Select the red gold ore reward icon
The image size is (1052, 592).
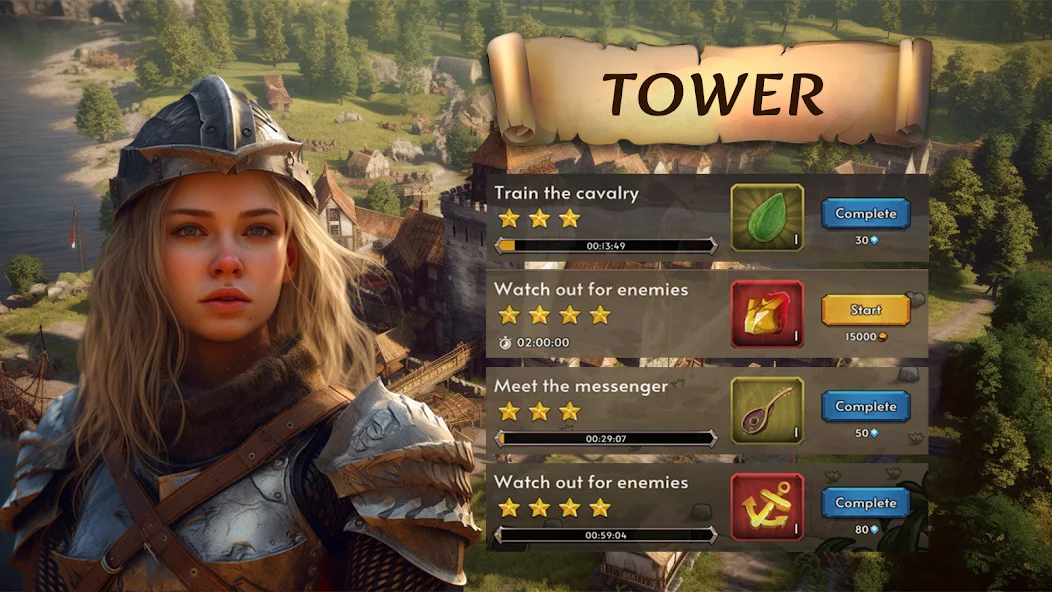767,314
